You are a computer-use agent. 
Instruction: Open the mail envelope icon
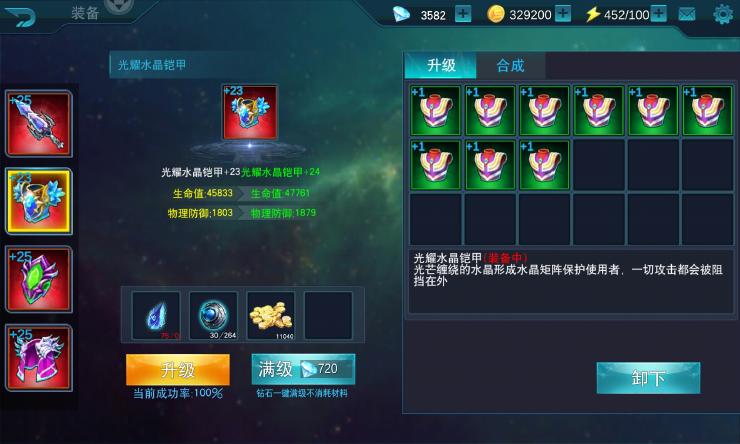(687, 14)
